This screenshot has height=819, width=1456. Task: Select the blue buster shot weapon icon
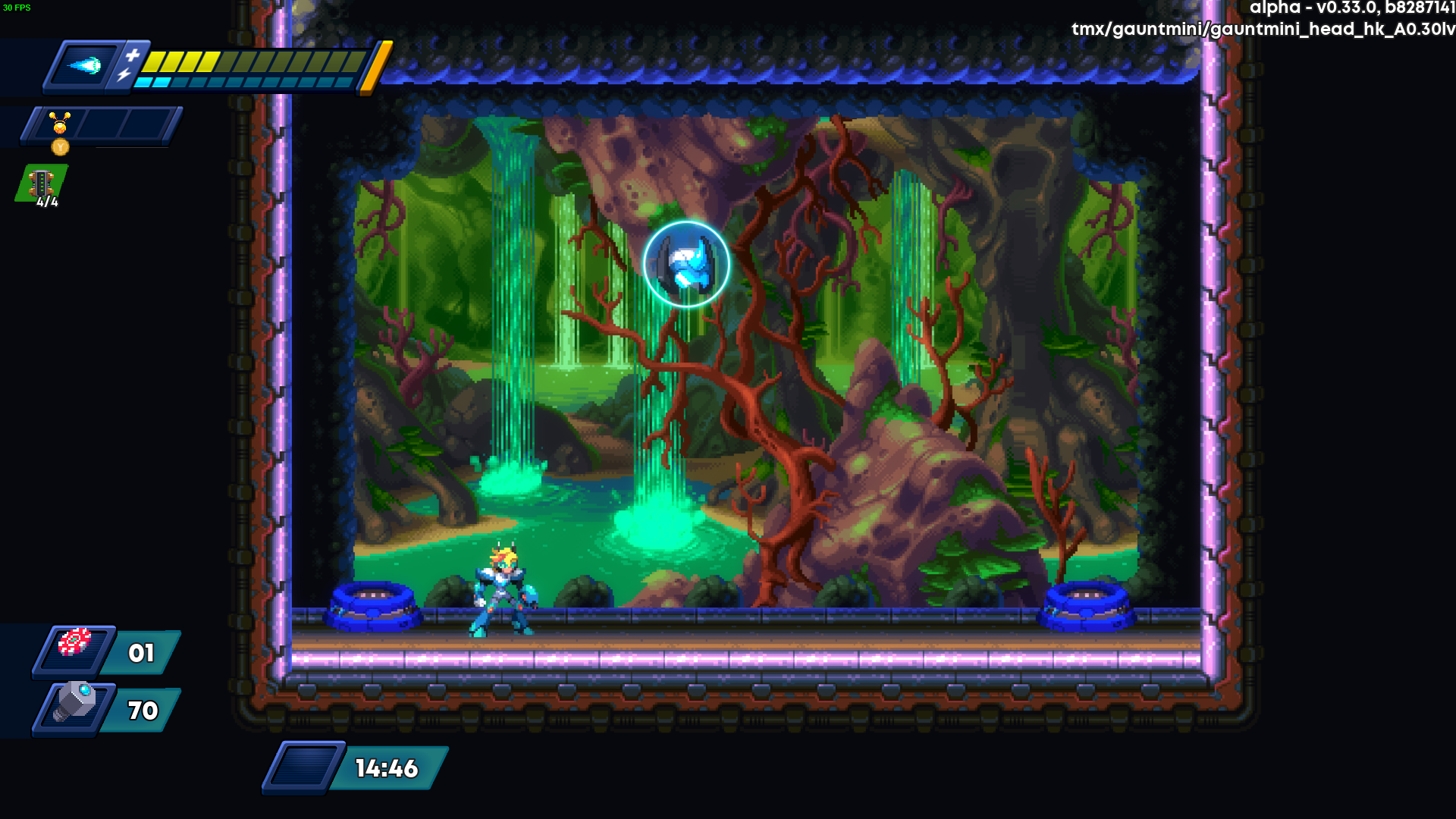click(x=85, y=66)
